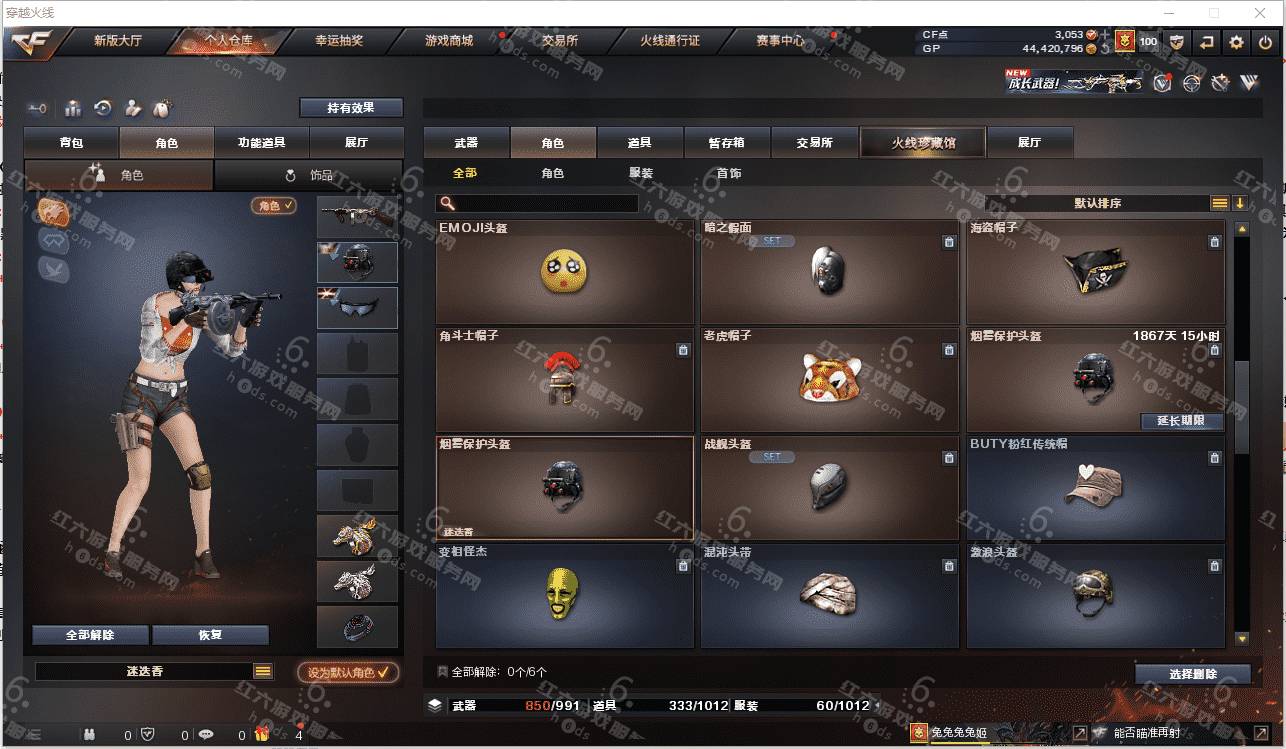Show the 首饰 accessories filter
Viewport: 1286px width, 749px height.
coord(729,173)
